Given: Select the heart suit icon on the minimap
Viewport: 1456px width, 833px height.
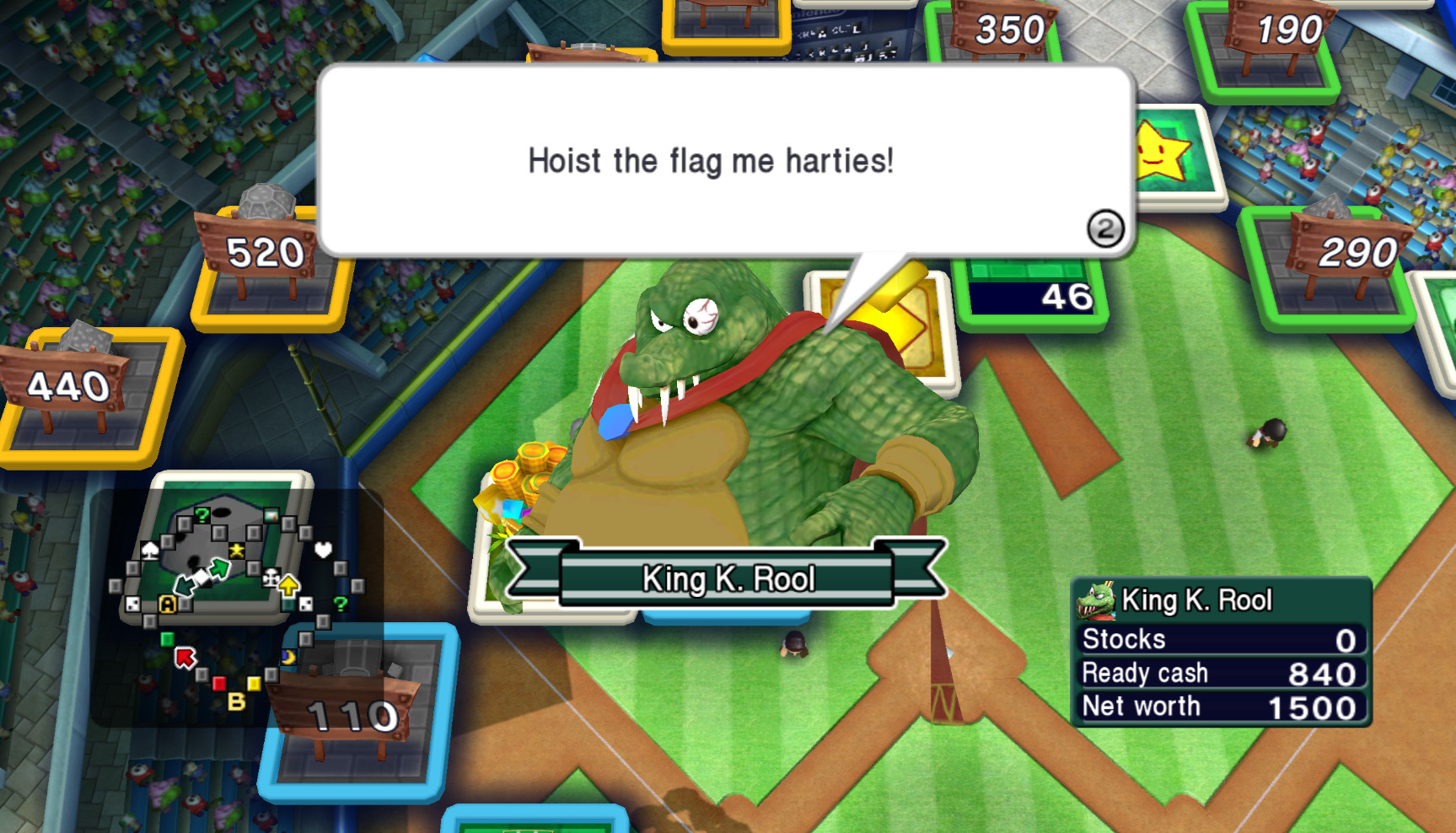Looking at the screenshot, I should [x=323, y=551].
